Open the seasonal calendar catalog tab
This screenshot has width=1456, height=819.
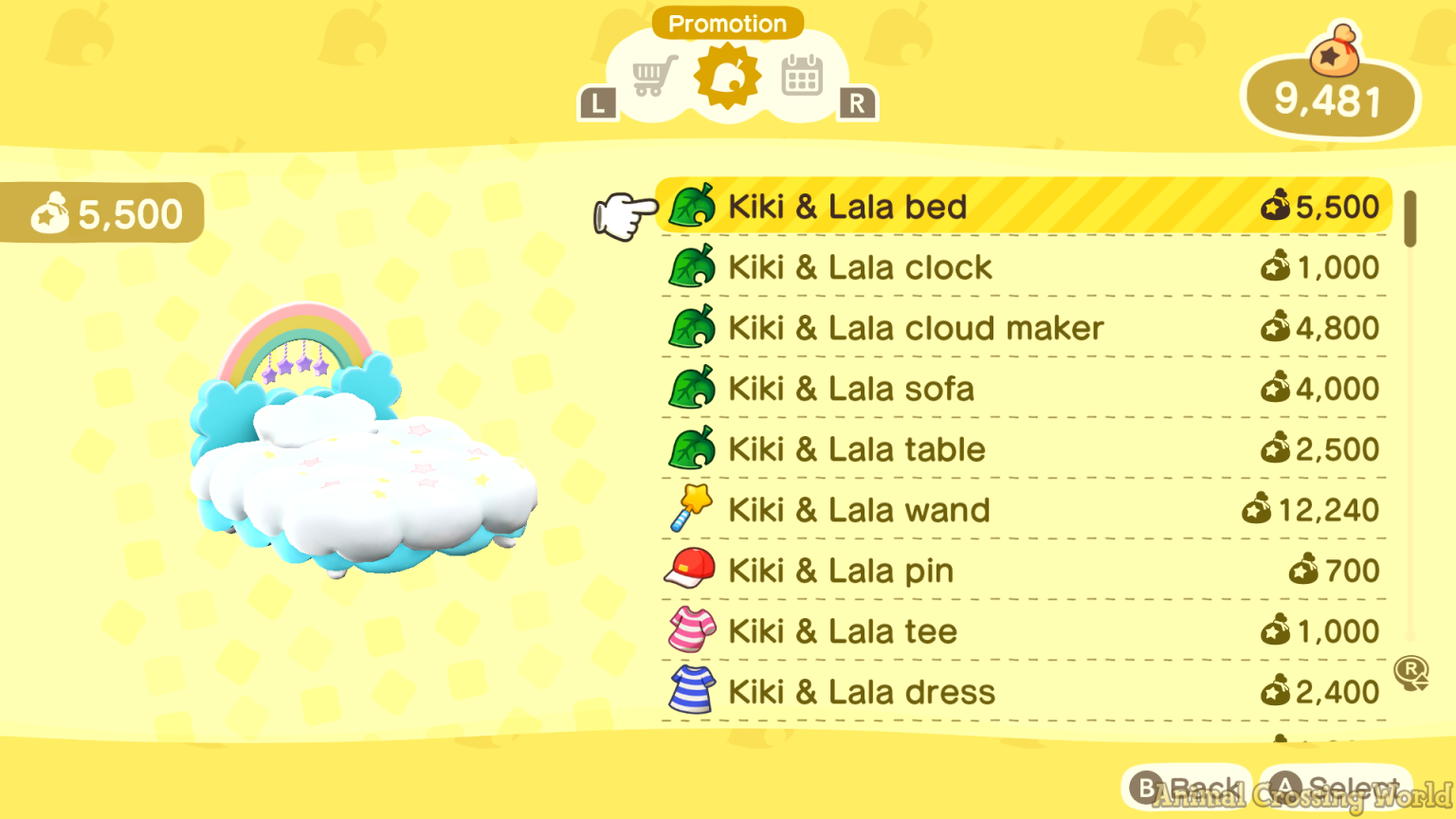(x=801, y=76)
